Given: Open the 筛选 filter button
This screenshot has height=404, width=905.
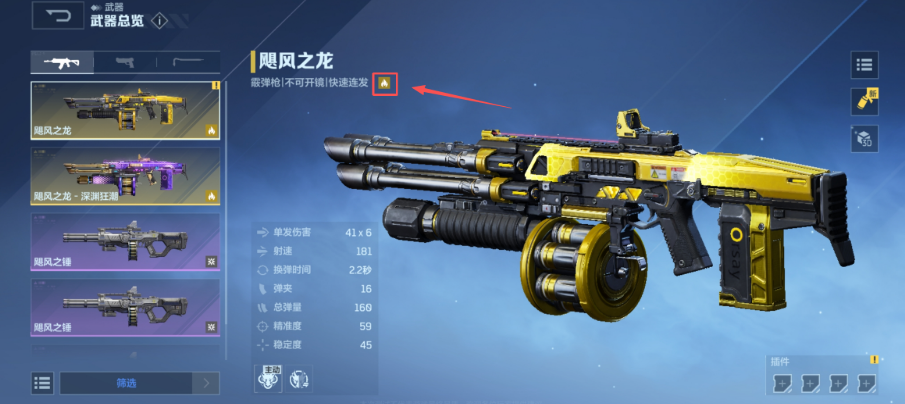Looking at the screenshot, I should [127, 383].
